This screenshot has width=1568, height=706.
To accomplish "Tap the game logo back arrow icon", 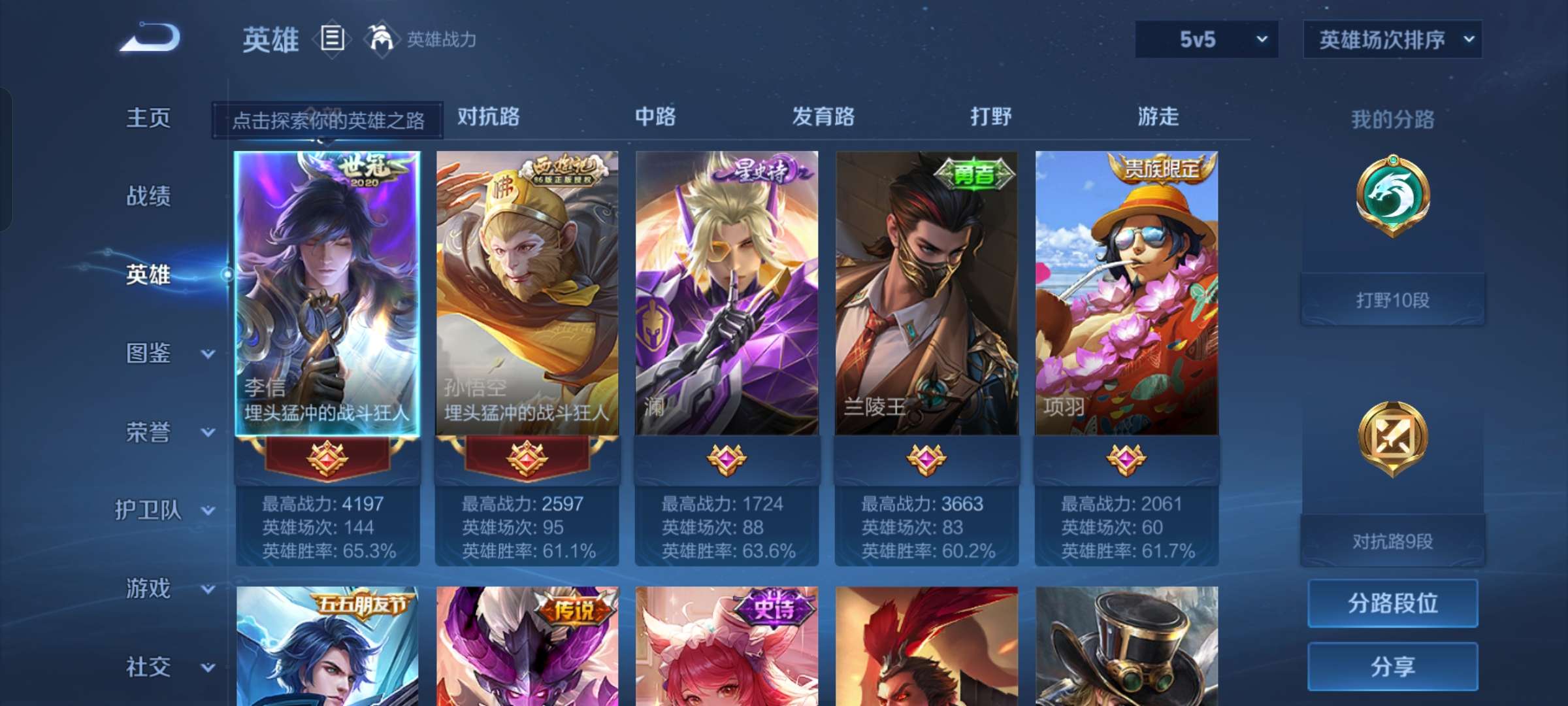I will [152, 39].
